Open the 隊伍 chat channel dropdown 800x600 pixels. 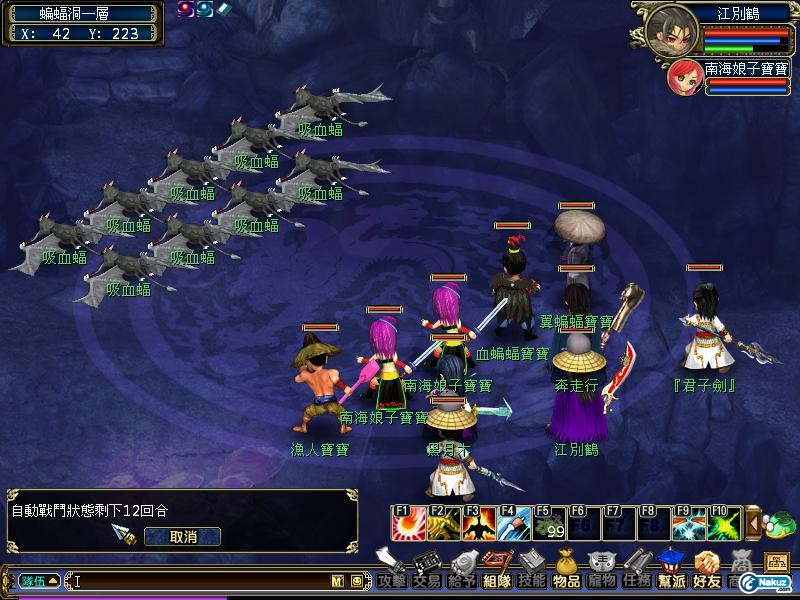point(40,580)
